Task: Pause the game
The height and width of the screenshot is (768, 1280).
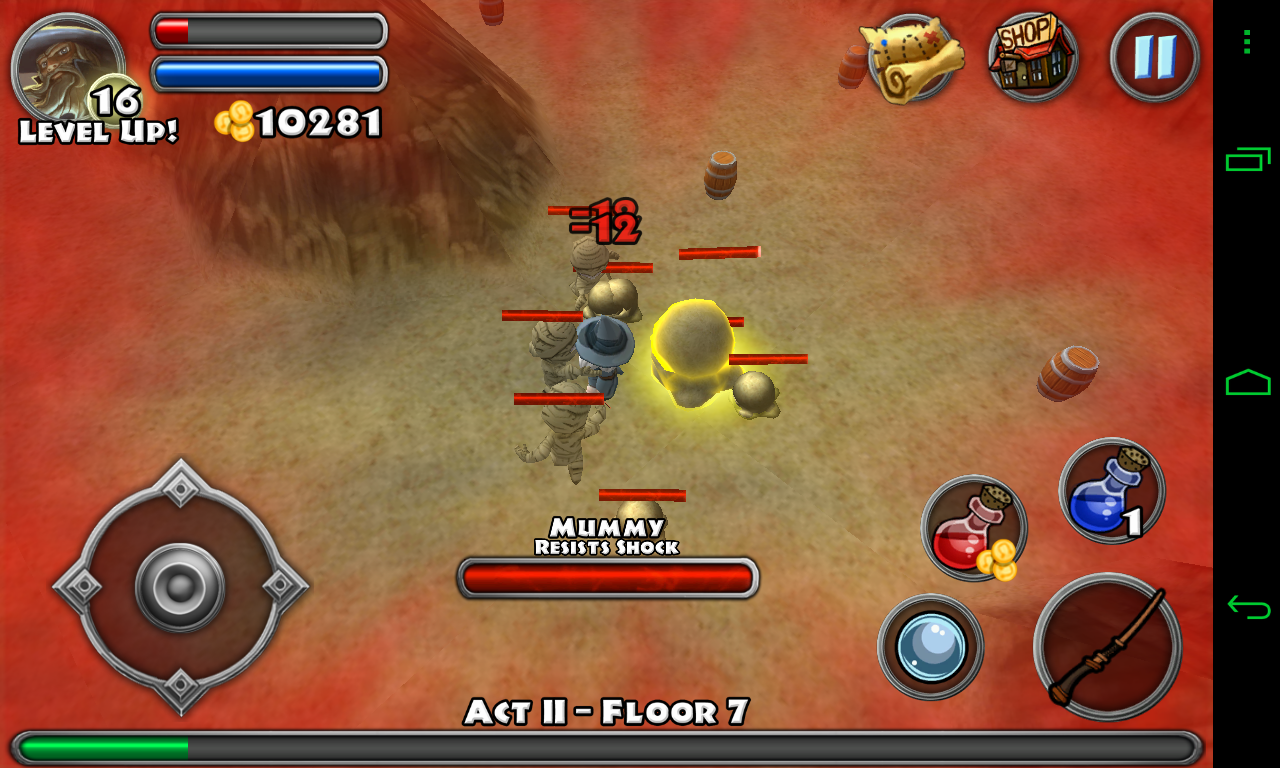Action: click(1154, 57)
